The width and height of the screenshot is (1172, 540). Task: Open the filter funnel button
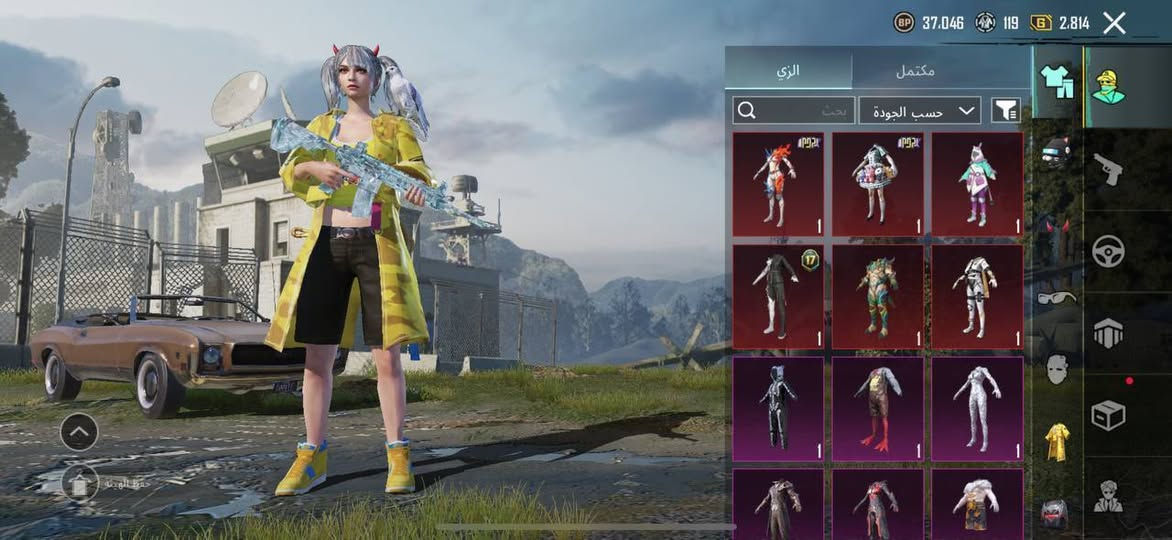click(1005, 110)
